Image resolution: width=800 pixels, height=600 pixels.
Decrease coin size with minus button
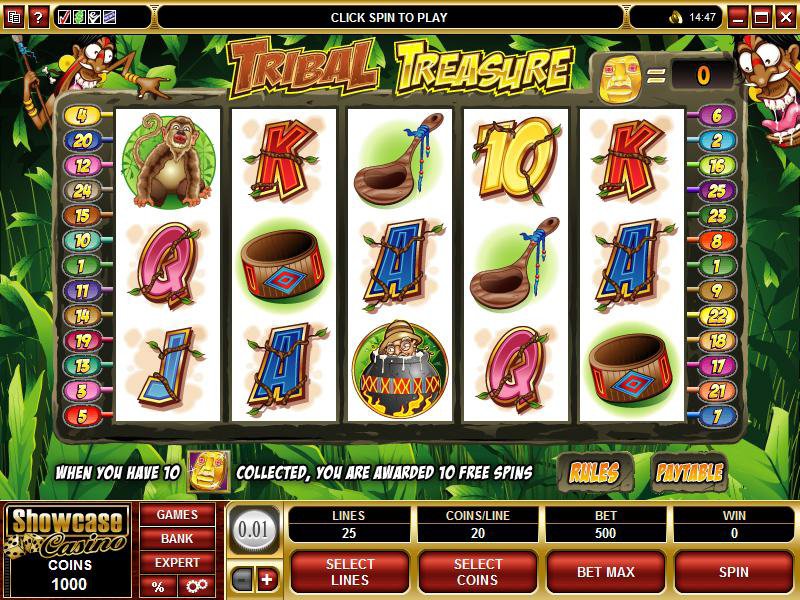point(242,580)
